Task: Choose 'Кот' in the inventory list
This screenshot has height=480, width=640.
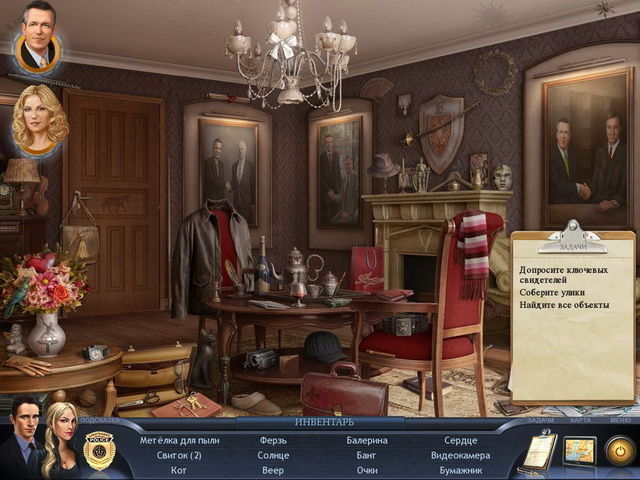Action: [179, 470]
